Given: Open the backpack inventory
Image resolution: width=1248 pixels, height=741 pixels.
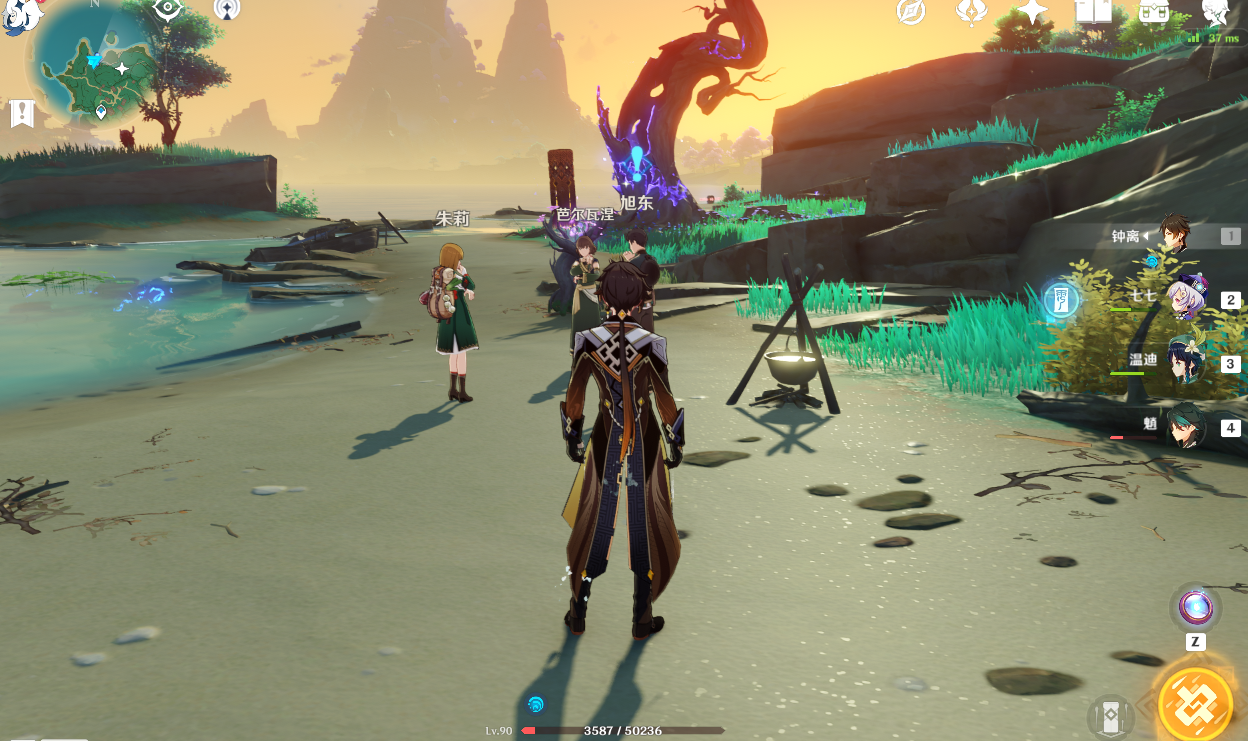Looking at the screenshot, I should [1154, 12].
